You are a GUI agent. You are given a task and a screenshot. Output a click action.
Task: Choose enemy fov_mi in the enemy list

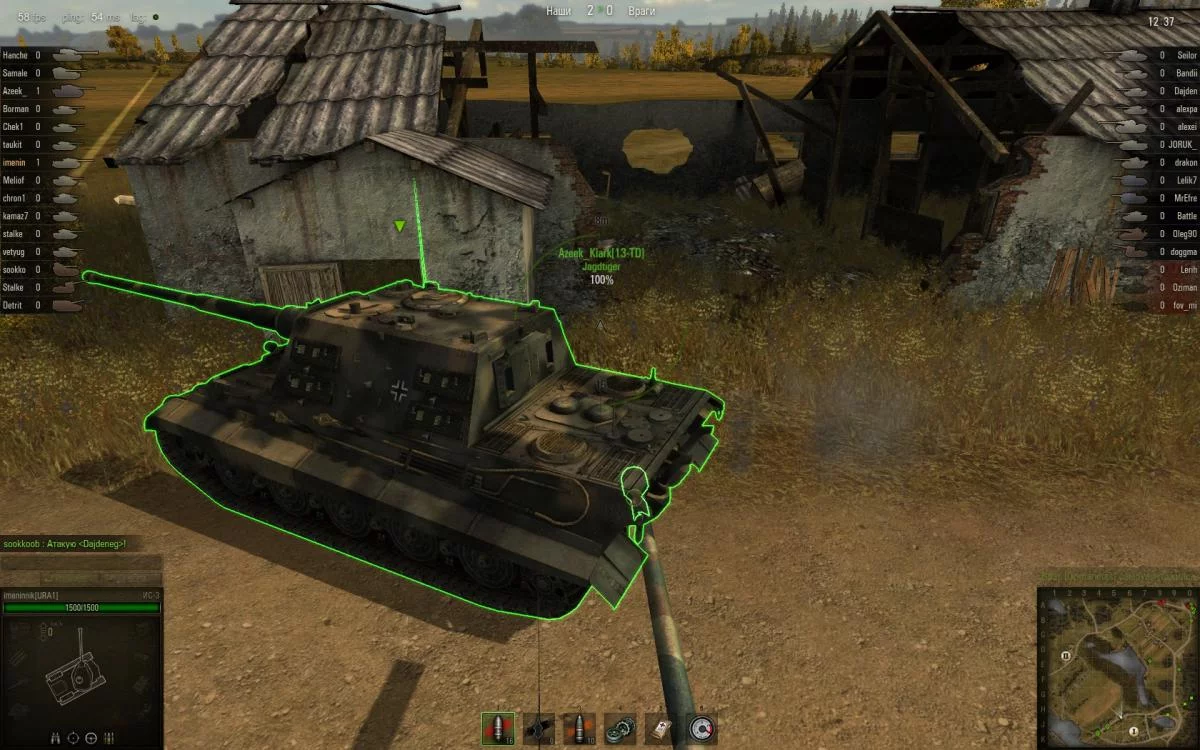pos(1184,306)
